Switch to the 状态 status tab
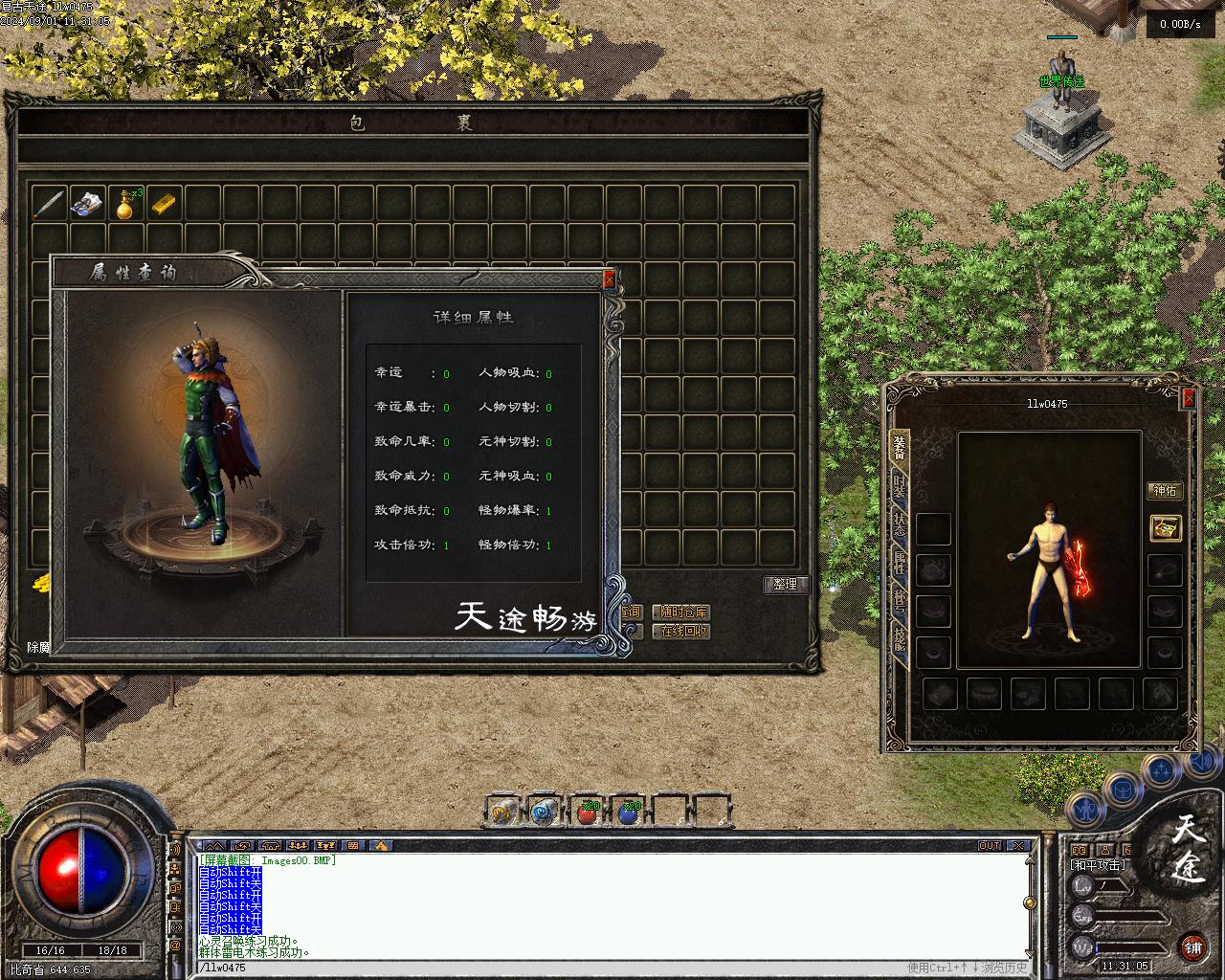 pyautogui.click(x=900, y=524)
